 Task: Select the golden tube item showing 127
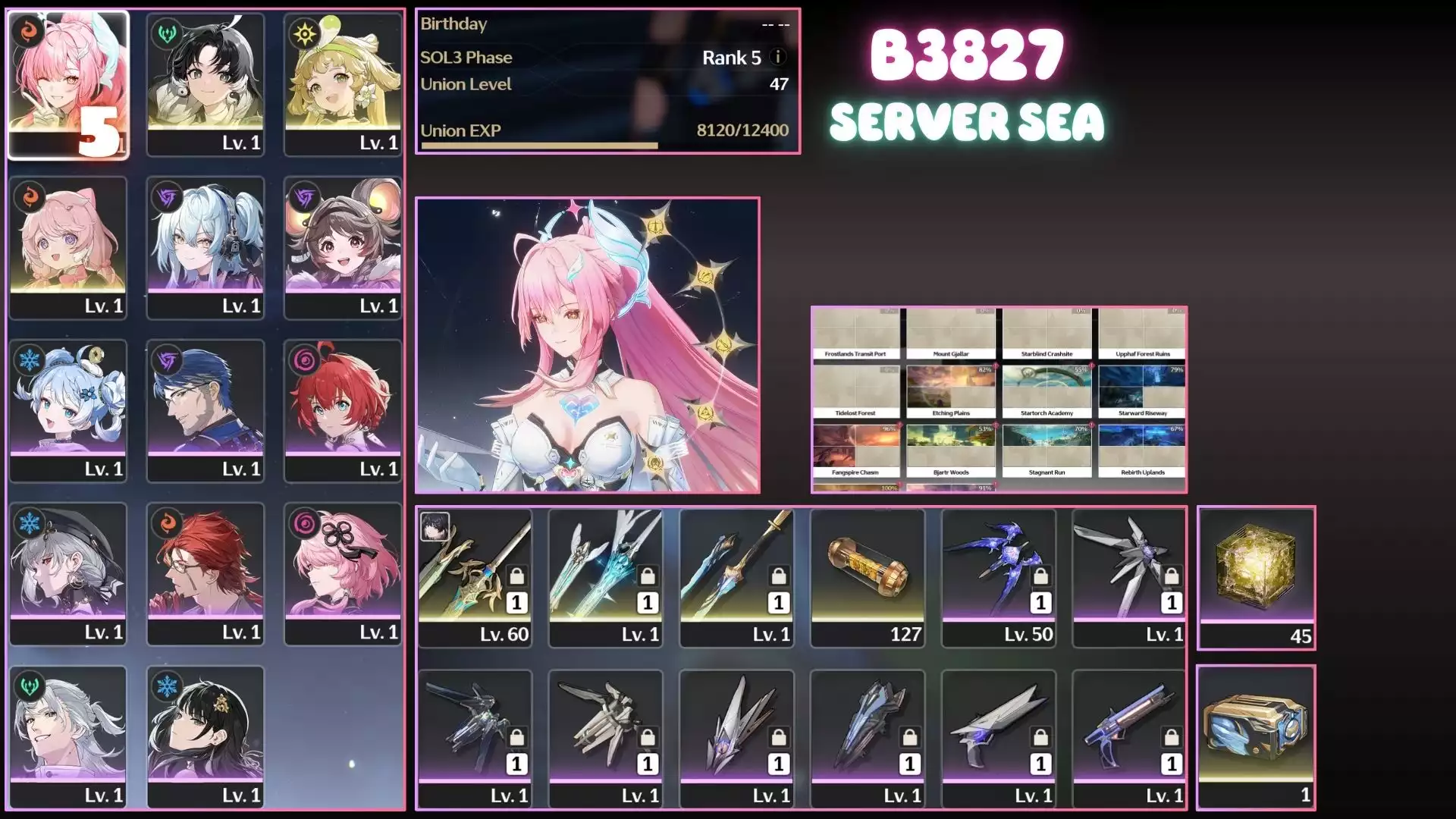coord(868,578)
